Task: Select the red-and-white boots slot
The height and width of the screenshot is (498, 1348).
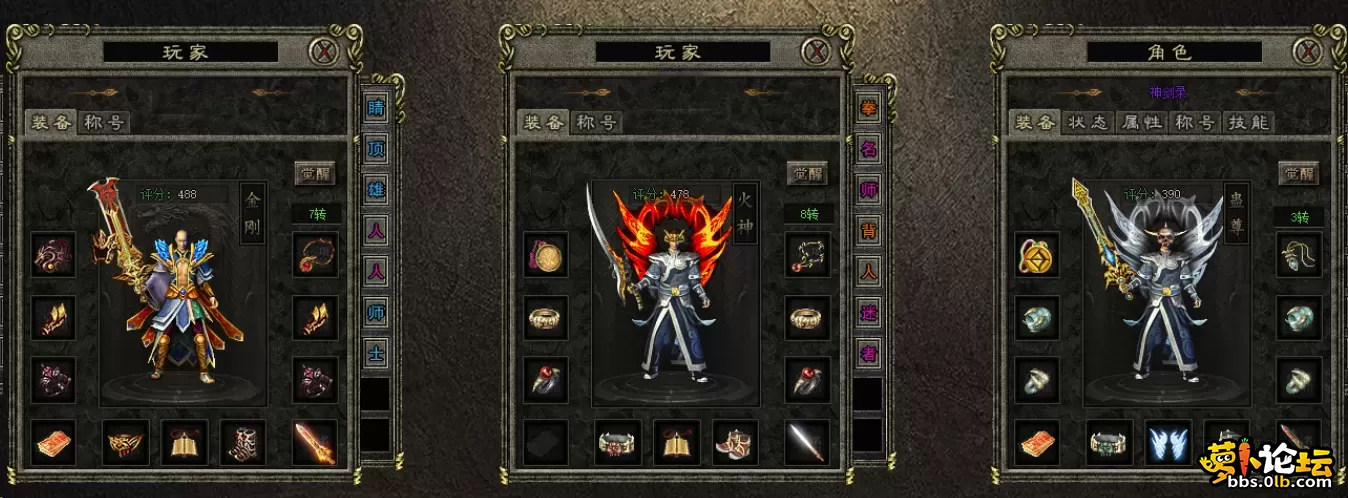Action: (x=735, y=442)
